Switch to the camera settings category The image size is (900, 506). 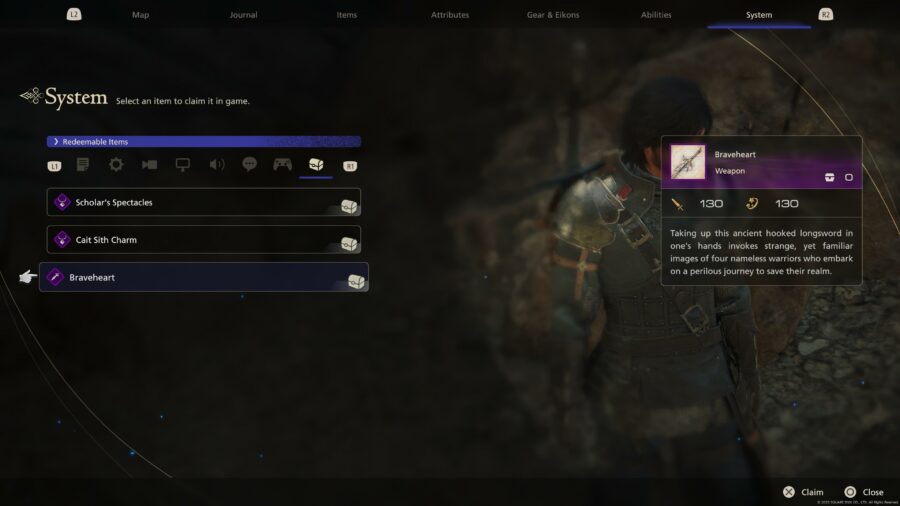(149, 165)
